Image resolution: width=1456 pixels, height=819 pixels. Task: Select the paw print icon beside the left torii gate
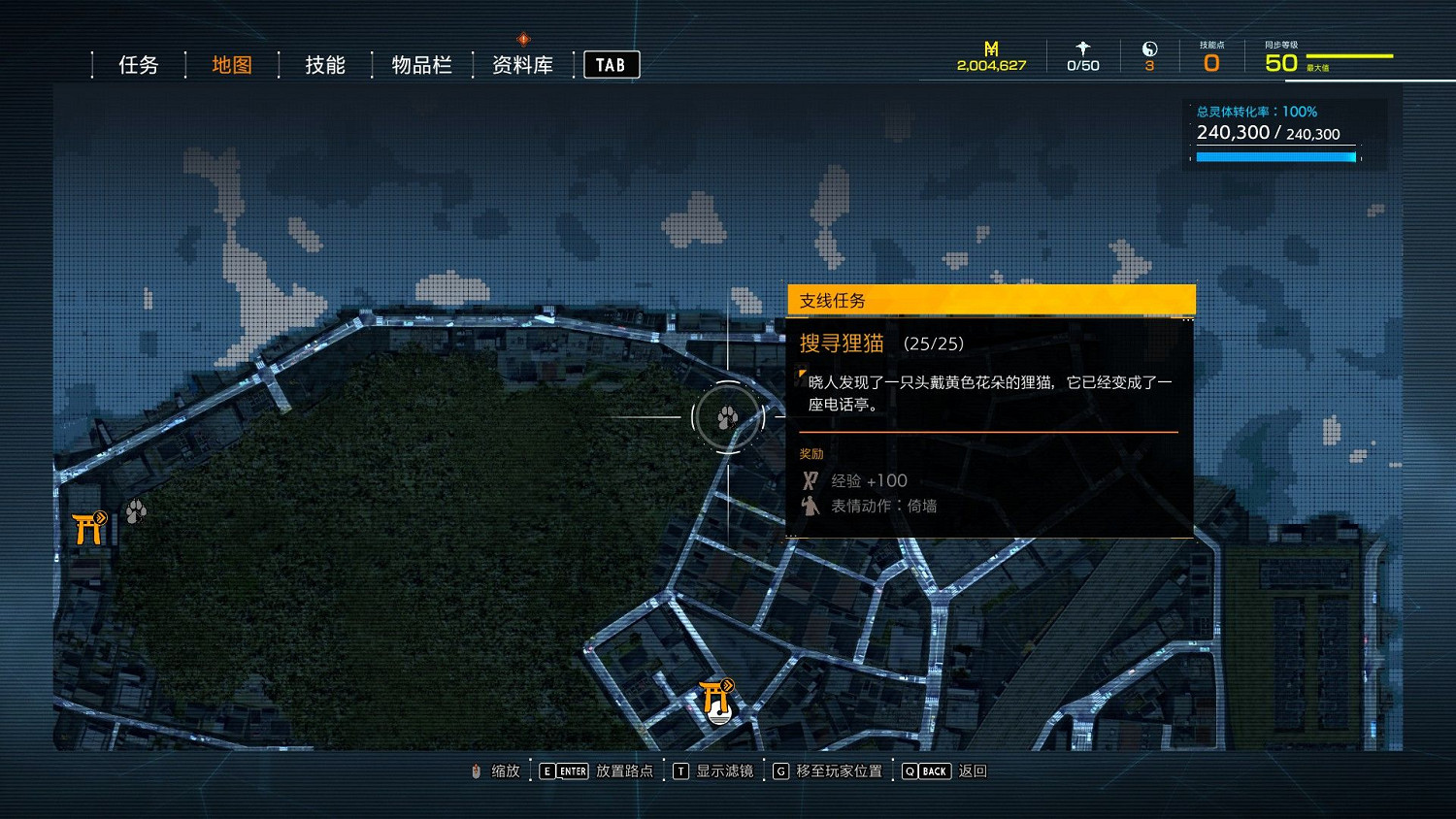point(134,511)
